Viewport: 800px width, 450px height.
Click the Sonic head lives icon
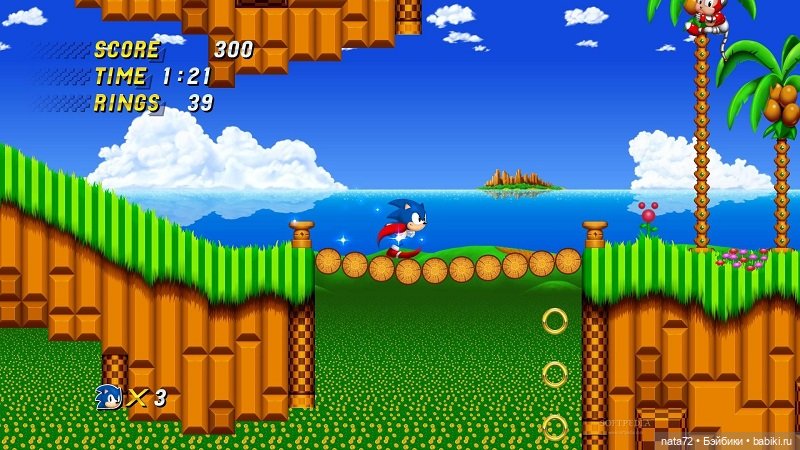click(x=108, y=397)
